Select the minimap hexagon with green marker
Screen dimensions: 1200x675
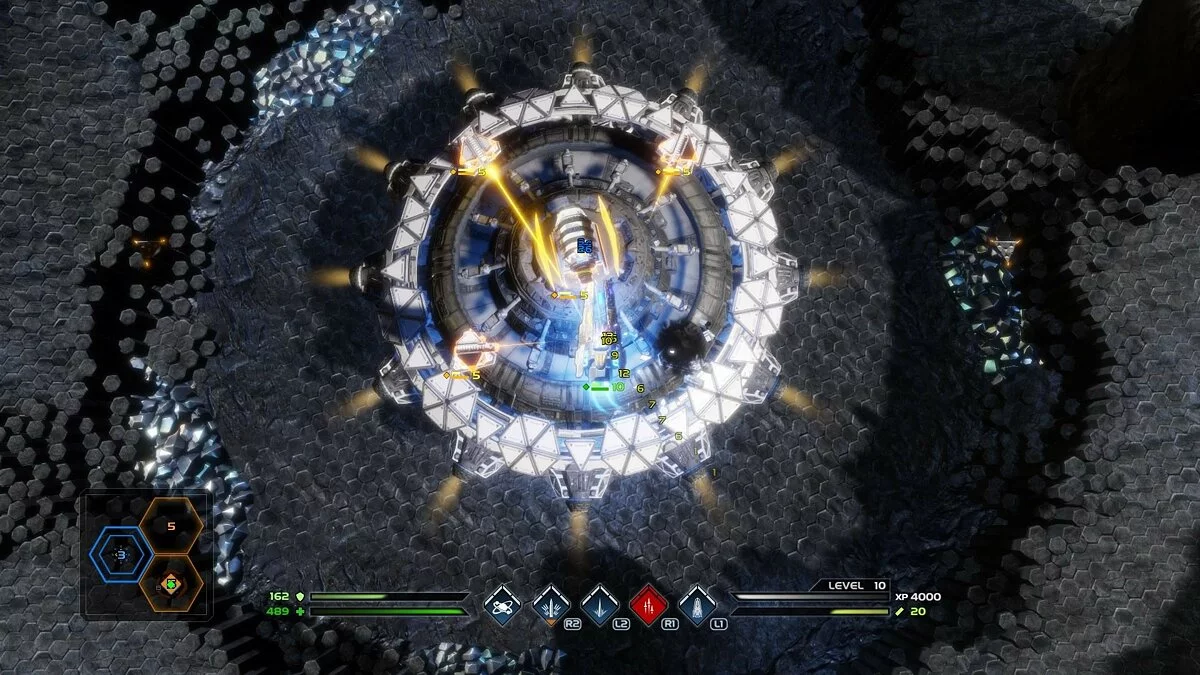coord(171,583)
